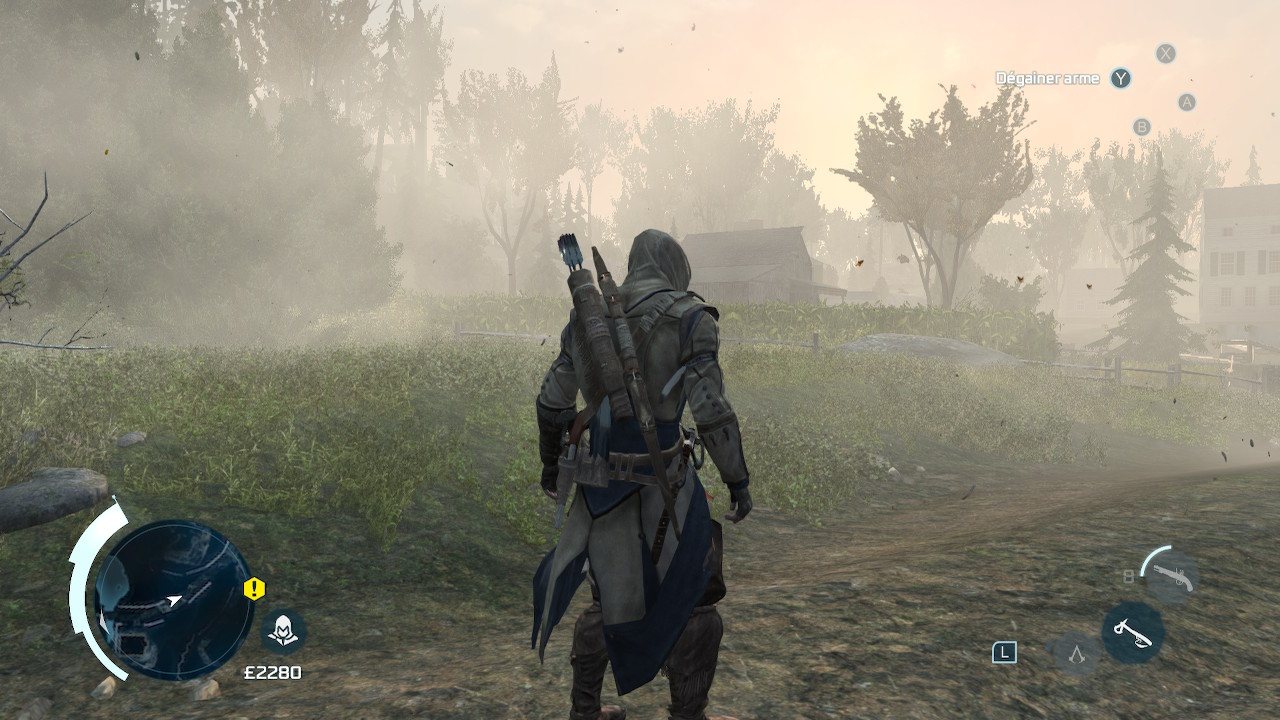Activate the Assassin insignia icon
This screenshot has height=720, width=1280.
[1076, 654]
